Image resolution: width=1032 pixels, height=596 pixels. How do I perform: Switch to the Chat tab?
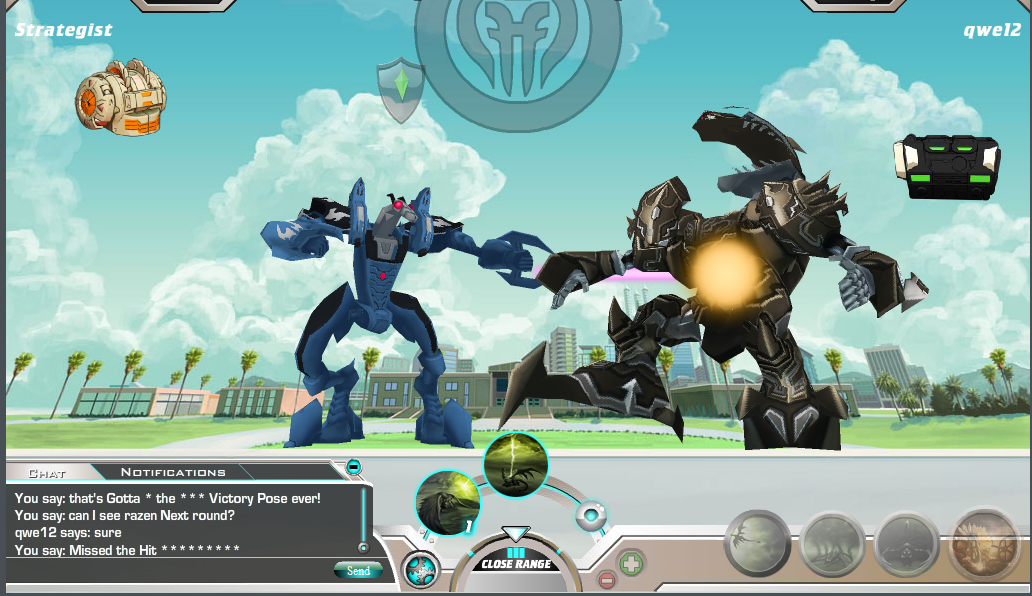46,472
